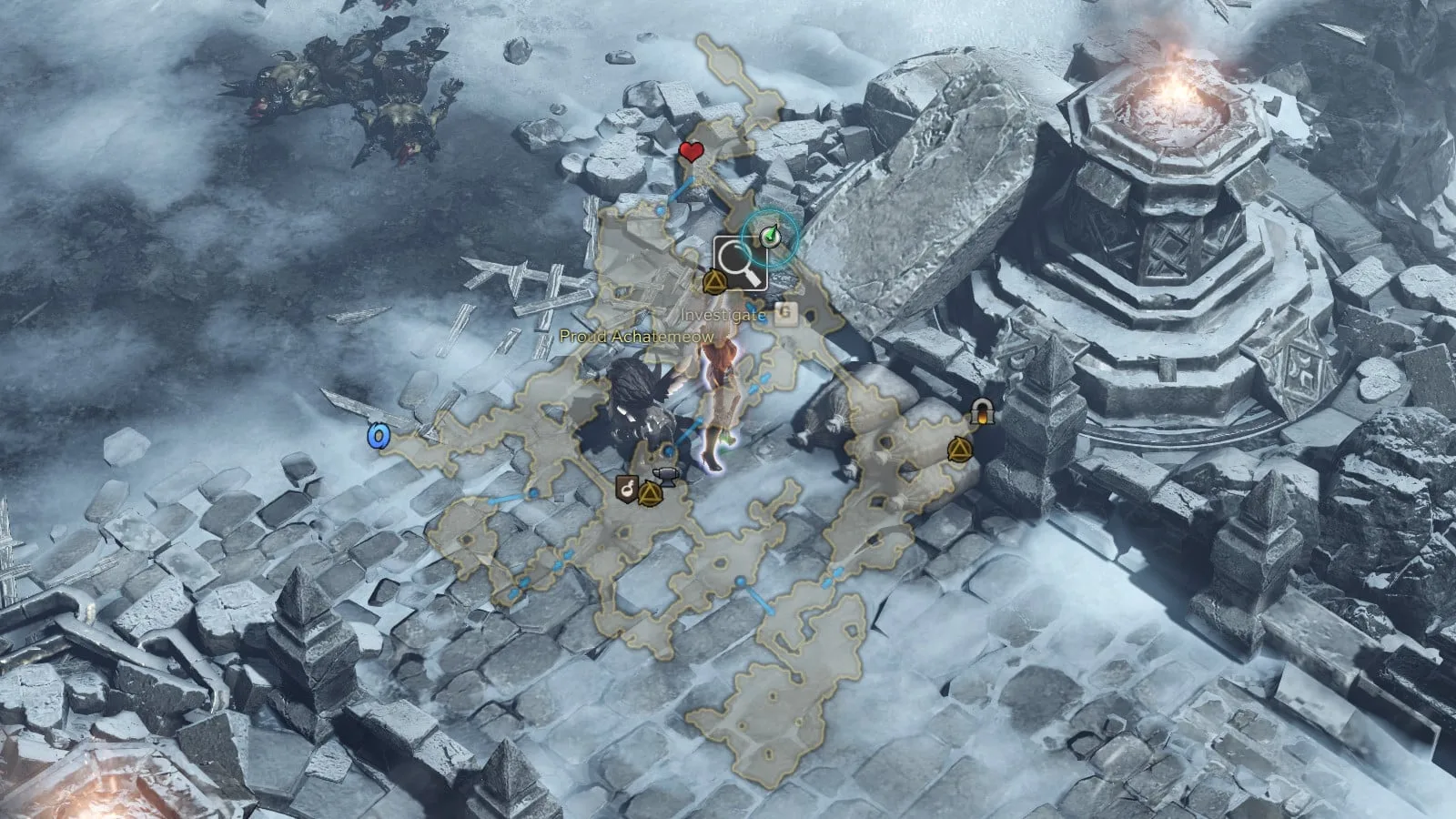This screenshot has height=819, width=1456.
Task: Click the triangle marker beside the potion banner
Action: pos(648,495)
